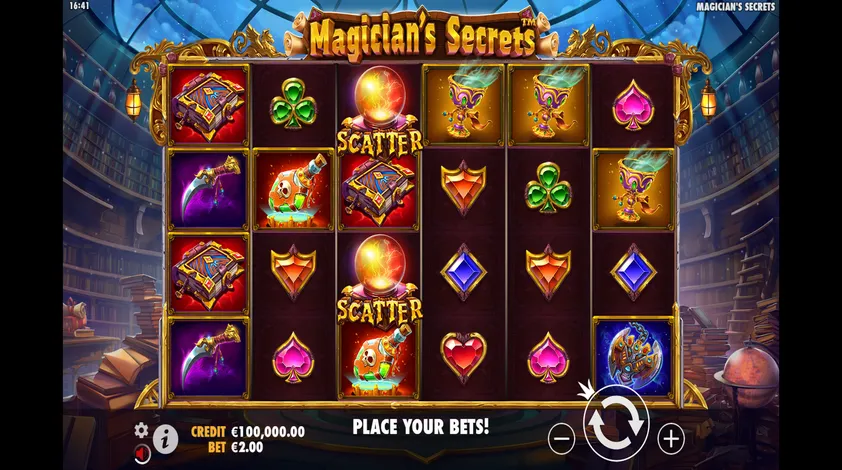
Task: Open the gear settings menu
Action: 141,429
